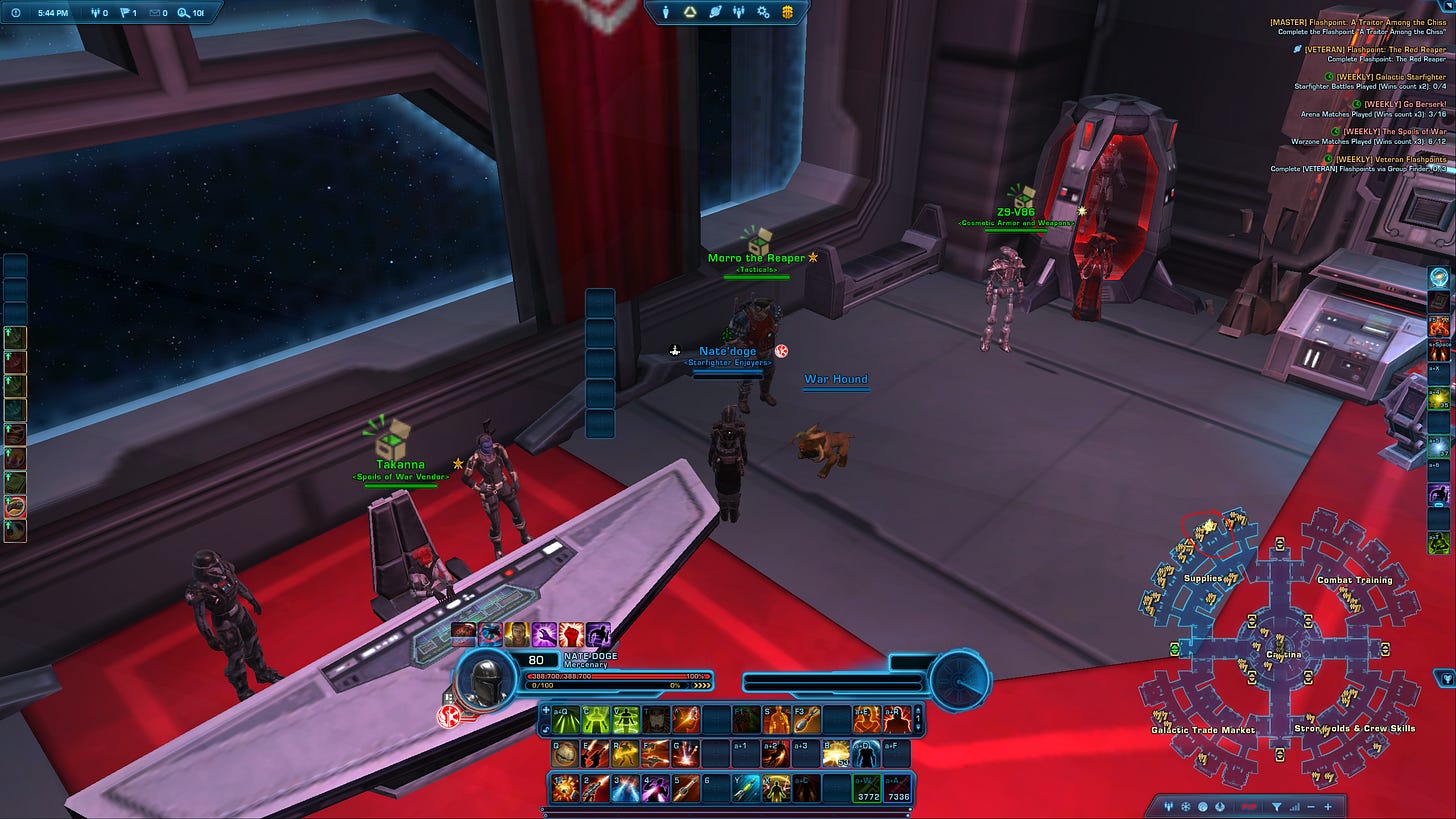The height and width of the screenshot is (819, 1456).
Task: Open the Master Flashpoint Traitor Among the Chiss quest
Action: (x=1360, y=22)
